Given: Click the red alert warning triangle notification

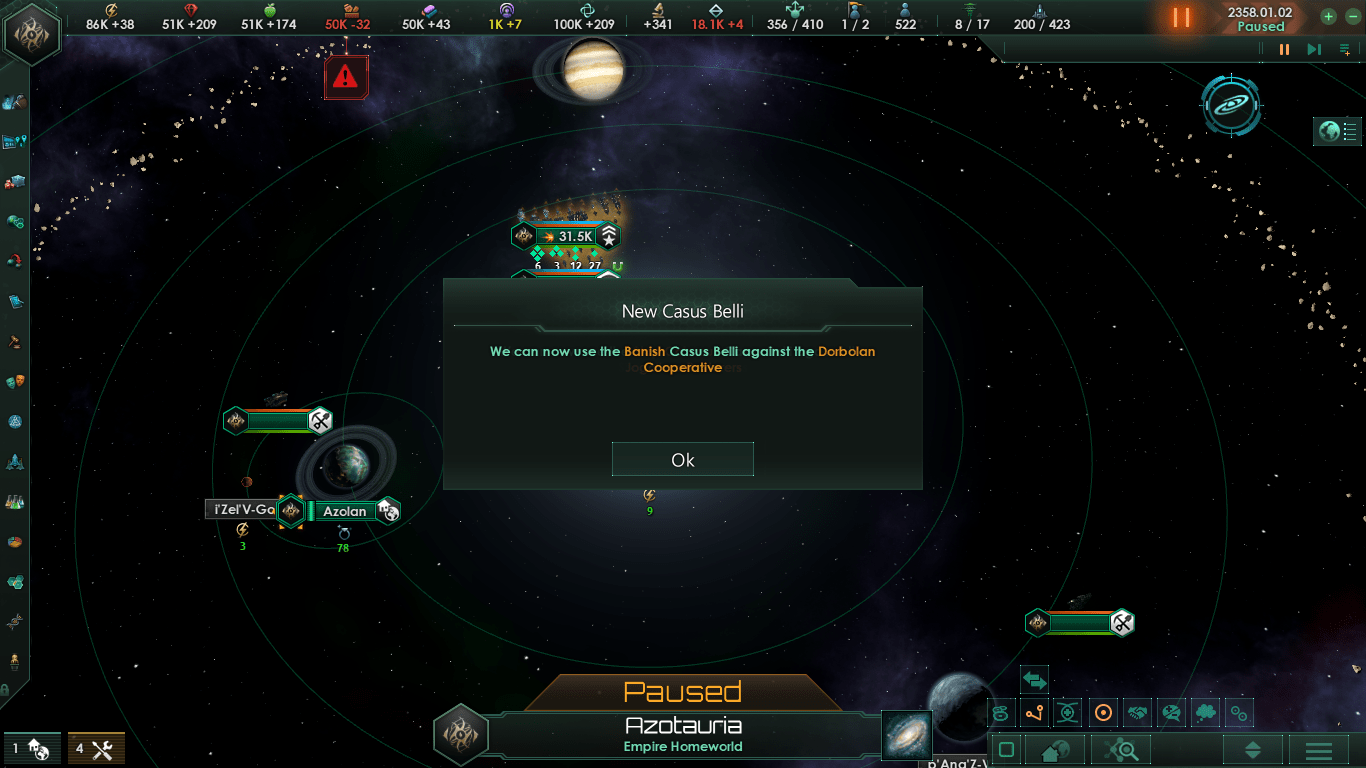Looking at the screenshot, I should point(346,74).
